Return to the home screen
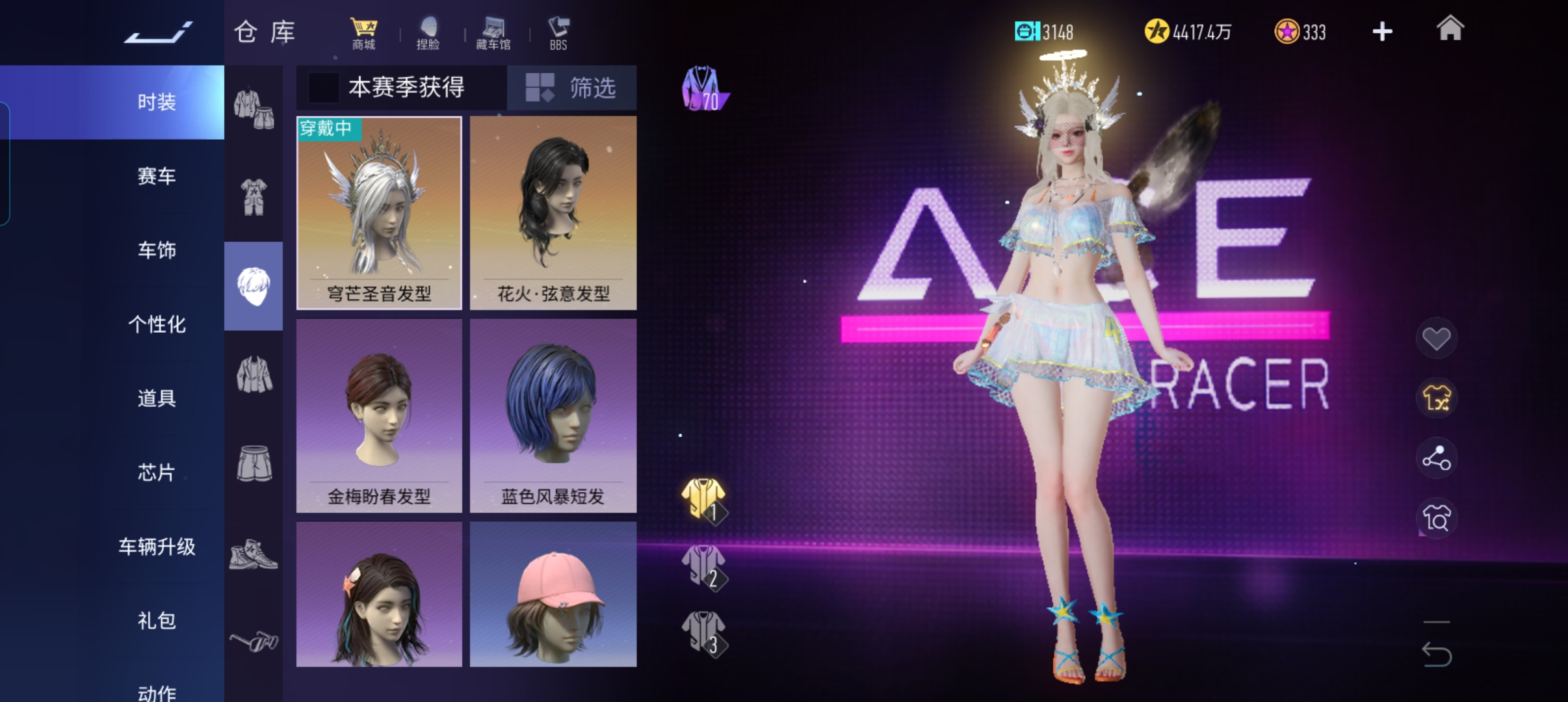1568x702 pixels. point(1450,30)
